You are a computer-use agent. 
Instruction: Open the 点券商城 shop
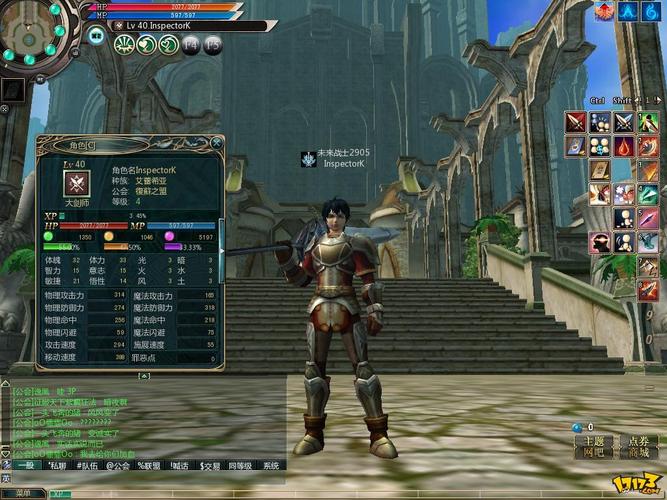[639, 446]
